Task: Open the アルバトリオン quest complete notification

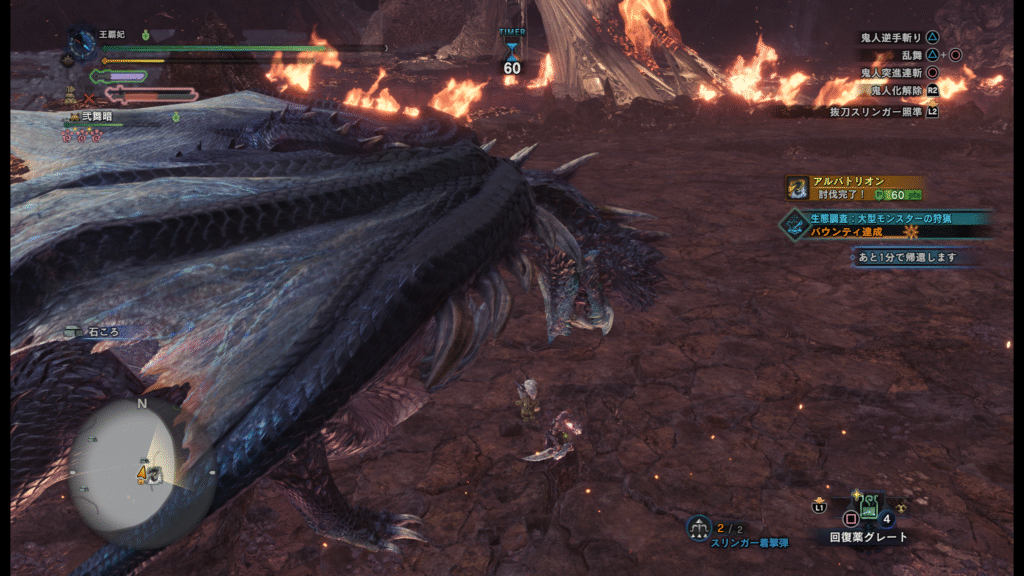Action: tap(853, 188)
